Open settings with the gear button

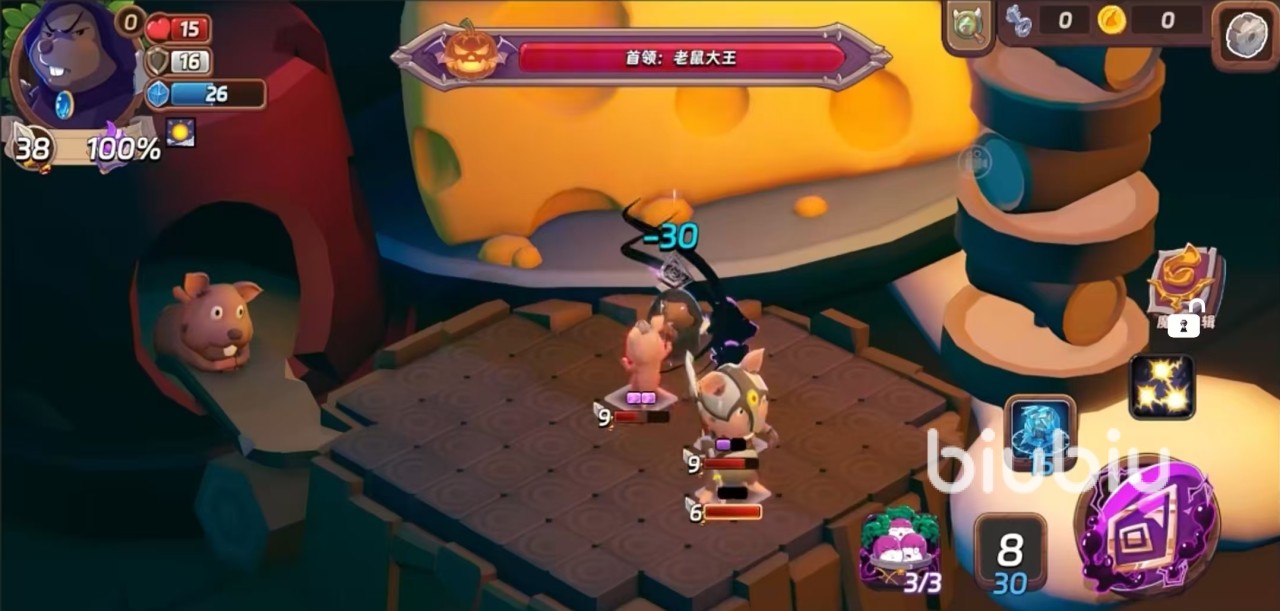[1246, 34]
